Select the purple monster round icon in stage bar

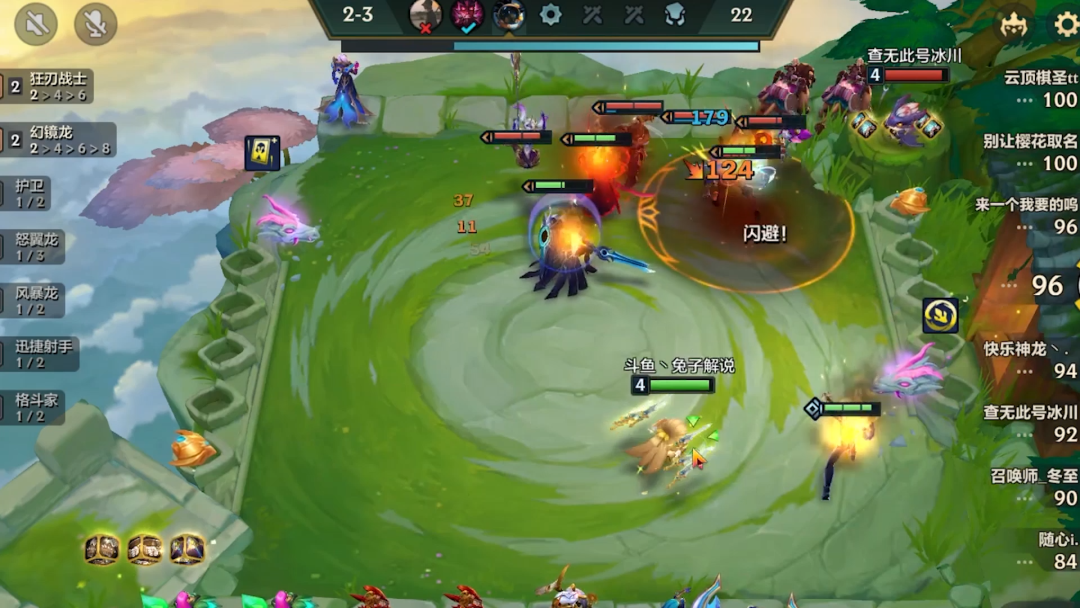coord(467,15)
